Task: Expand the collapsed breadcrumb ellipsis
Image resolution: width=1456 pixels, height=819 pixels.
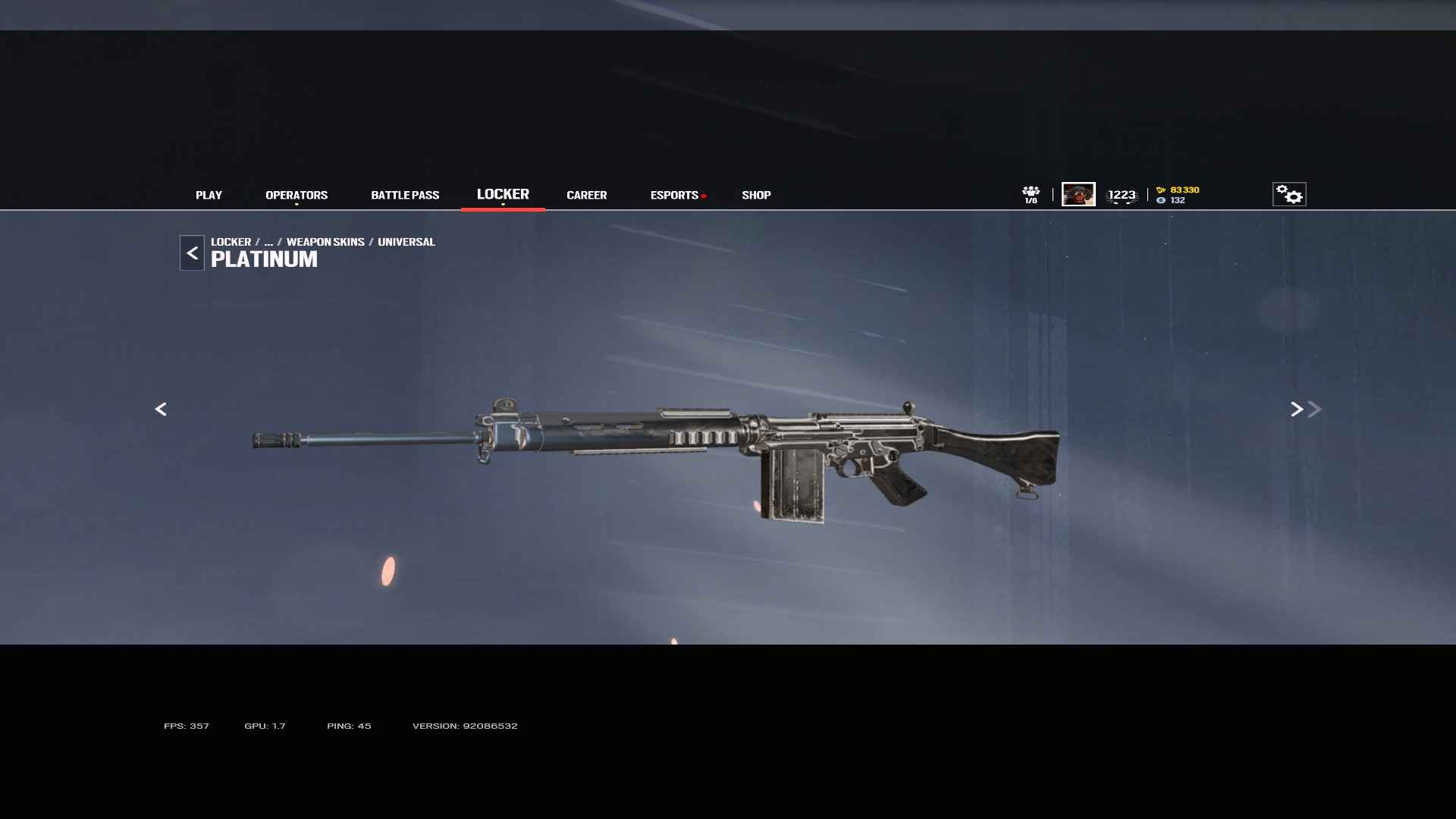Action: click(268, 242)
